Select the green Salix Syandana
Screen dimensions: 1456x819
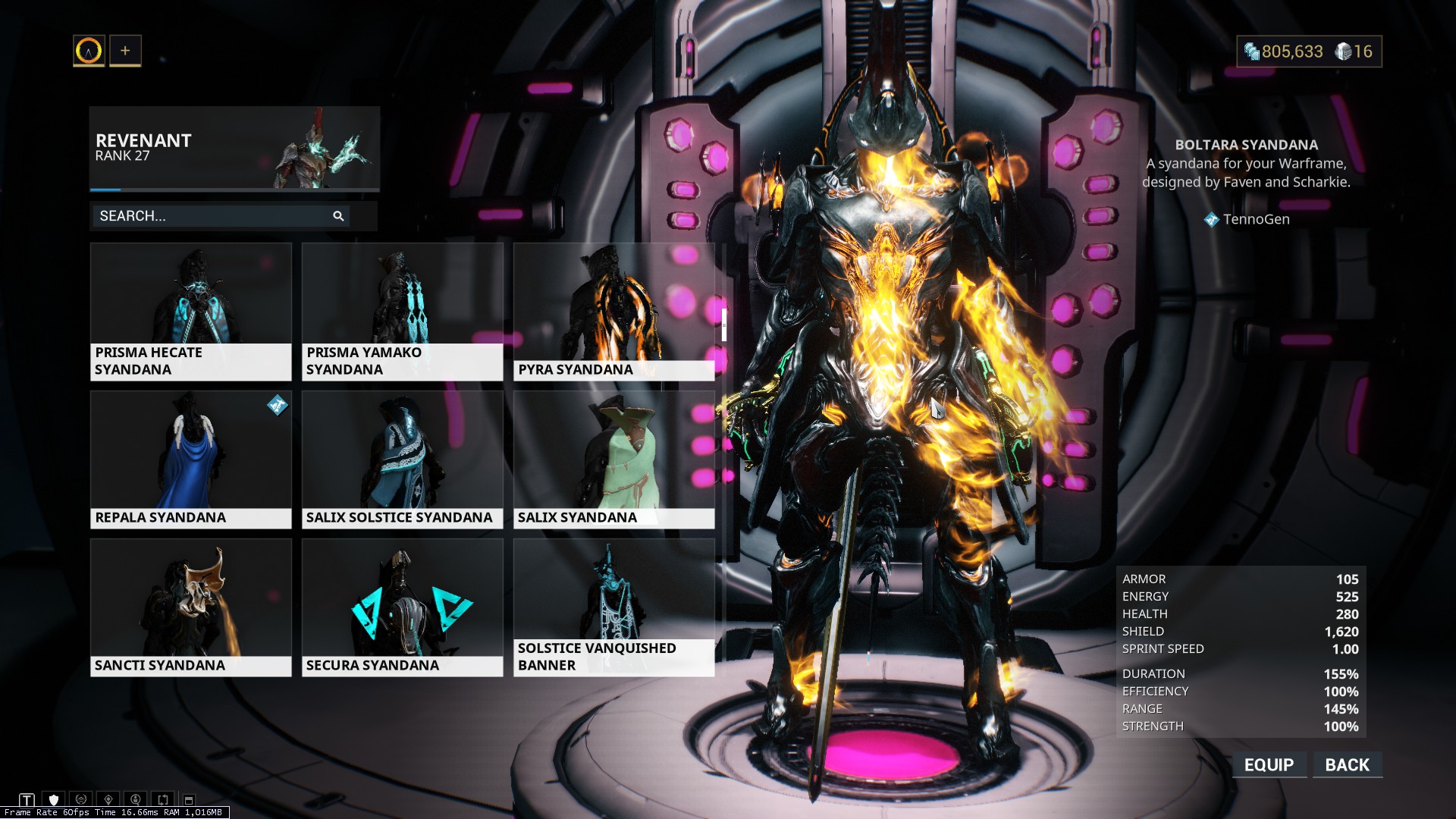pyautogui.click(x=613, y=459)
